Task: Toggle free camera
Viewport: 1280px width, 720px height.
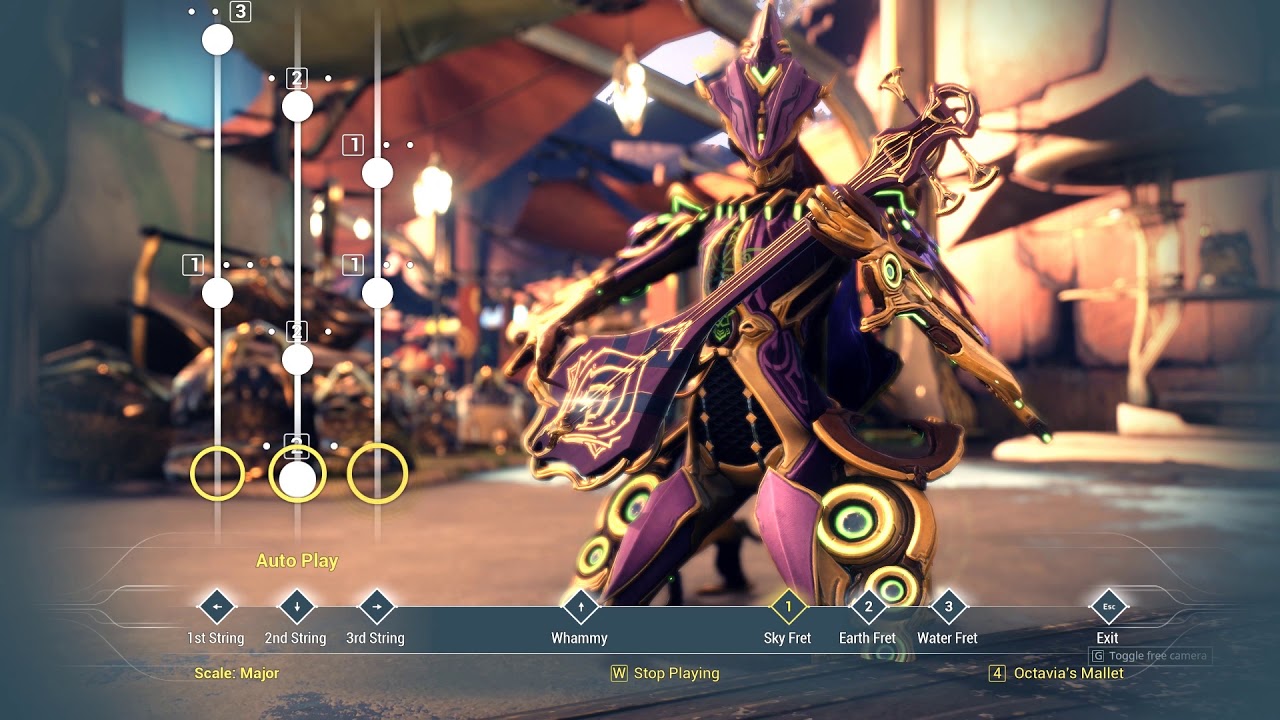Action: click(x=1150, y=656)
